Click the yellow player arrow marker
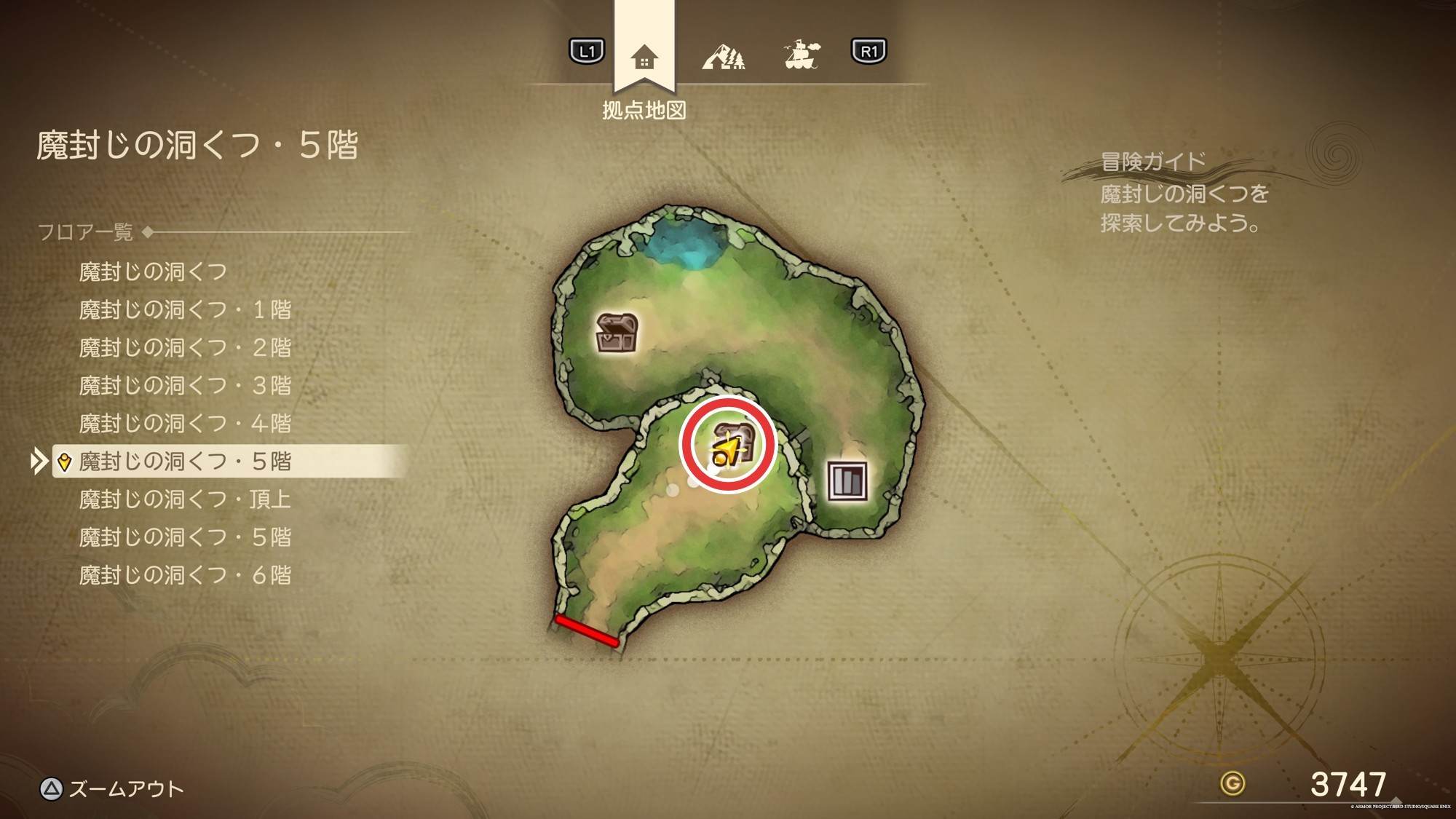This screenshot has width=1456, height=819. tap(727, 446)
